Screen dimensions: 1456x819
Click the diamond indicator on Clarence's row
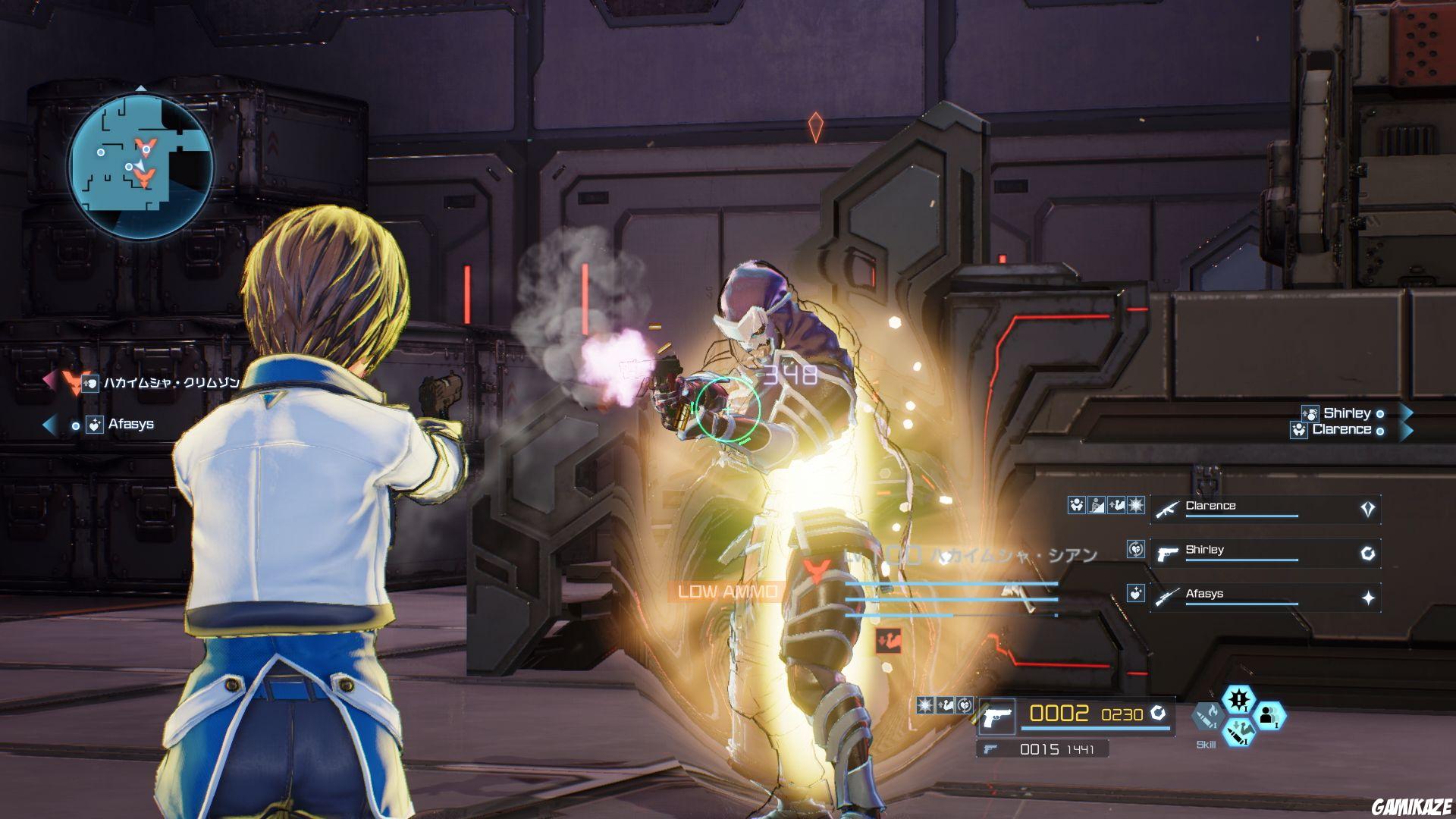click(1367, 509)
